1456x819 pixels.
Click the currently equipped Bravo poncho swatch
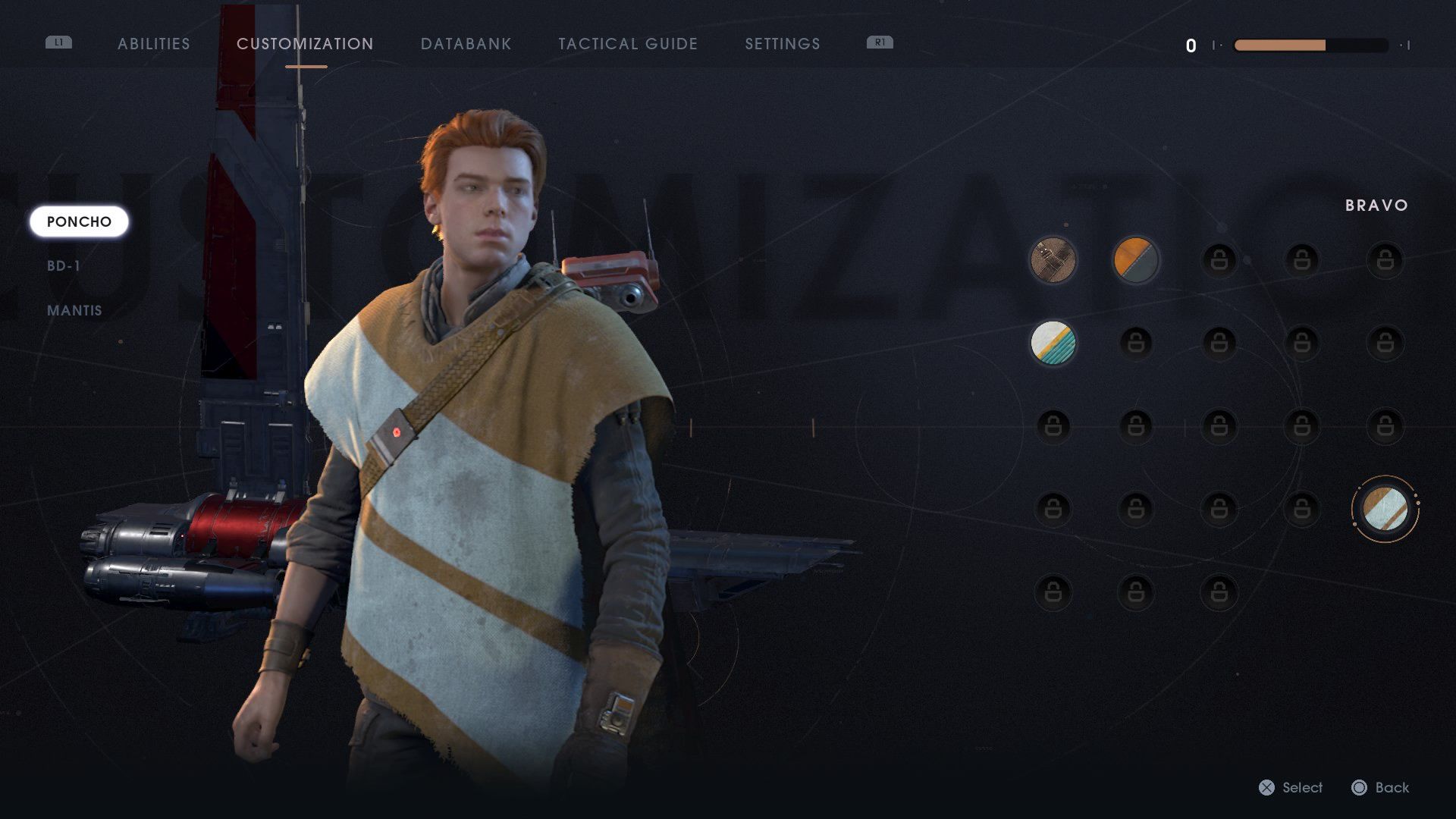coord(1385,508)
